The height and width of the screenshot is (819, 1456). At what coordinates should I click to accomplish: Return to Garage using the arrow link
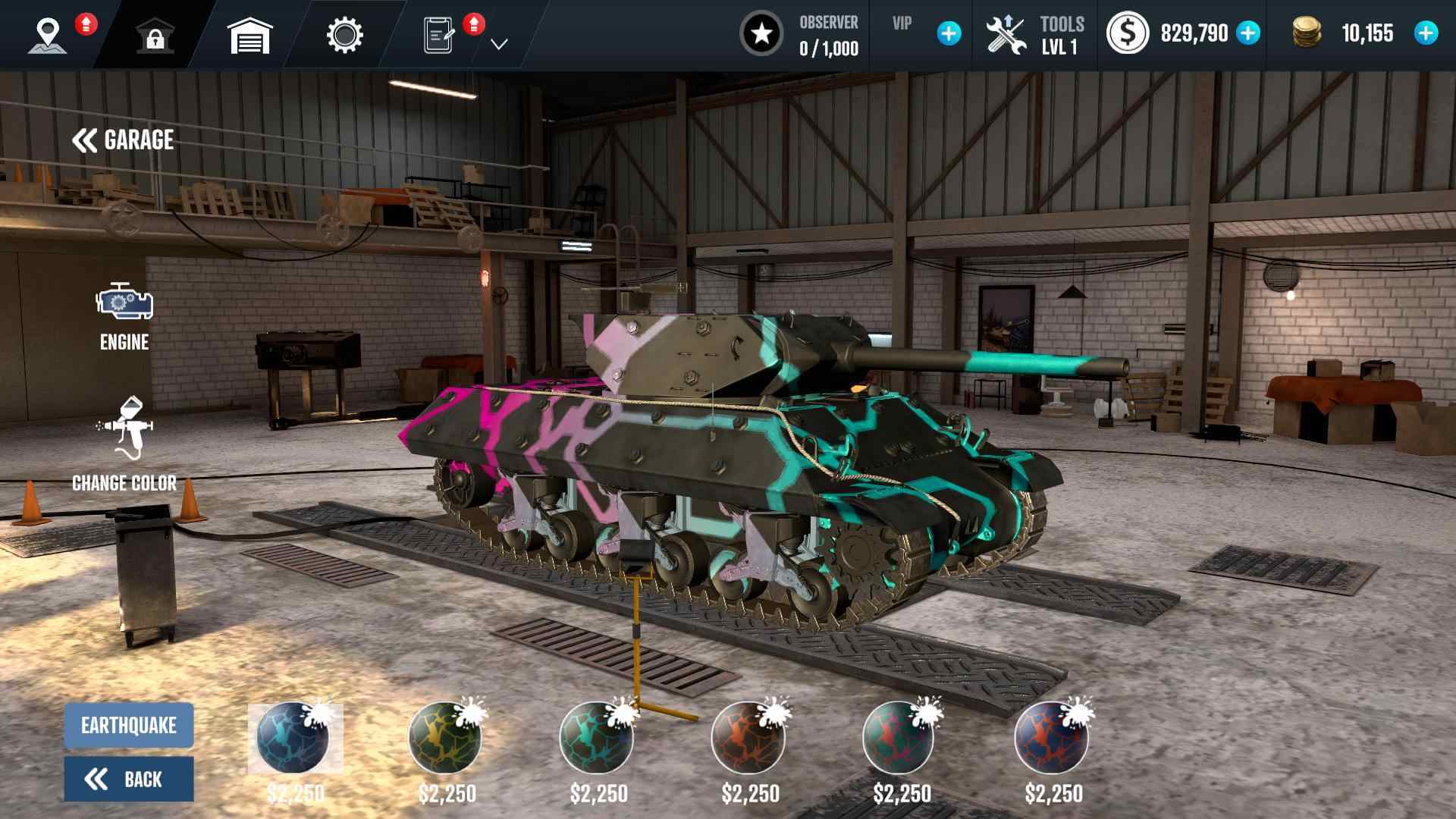123,140
